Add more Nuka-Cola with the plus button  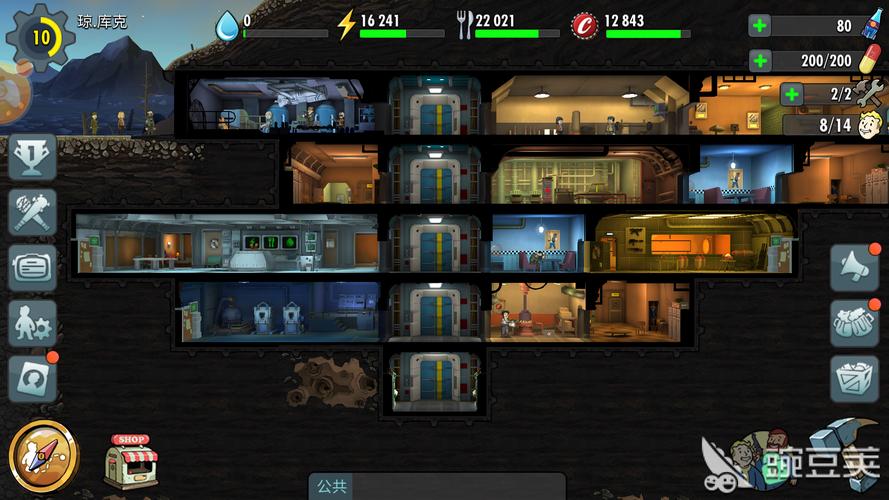(761, 26)
